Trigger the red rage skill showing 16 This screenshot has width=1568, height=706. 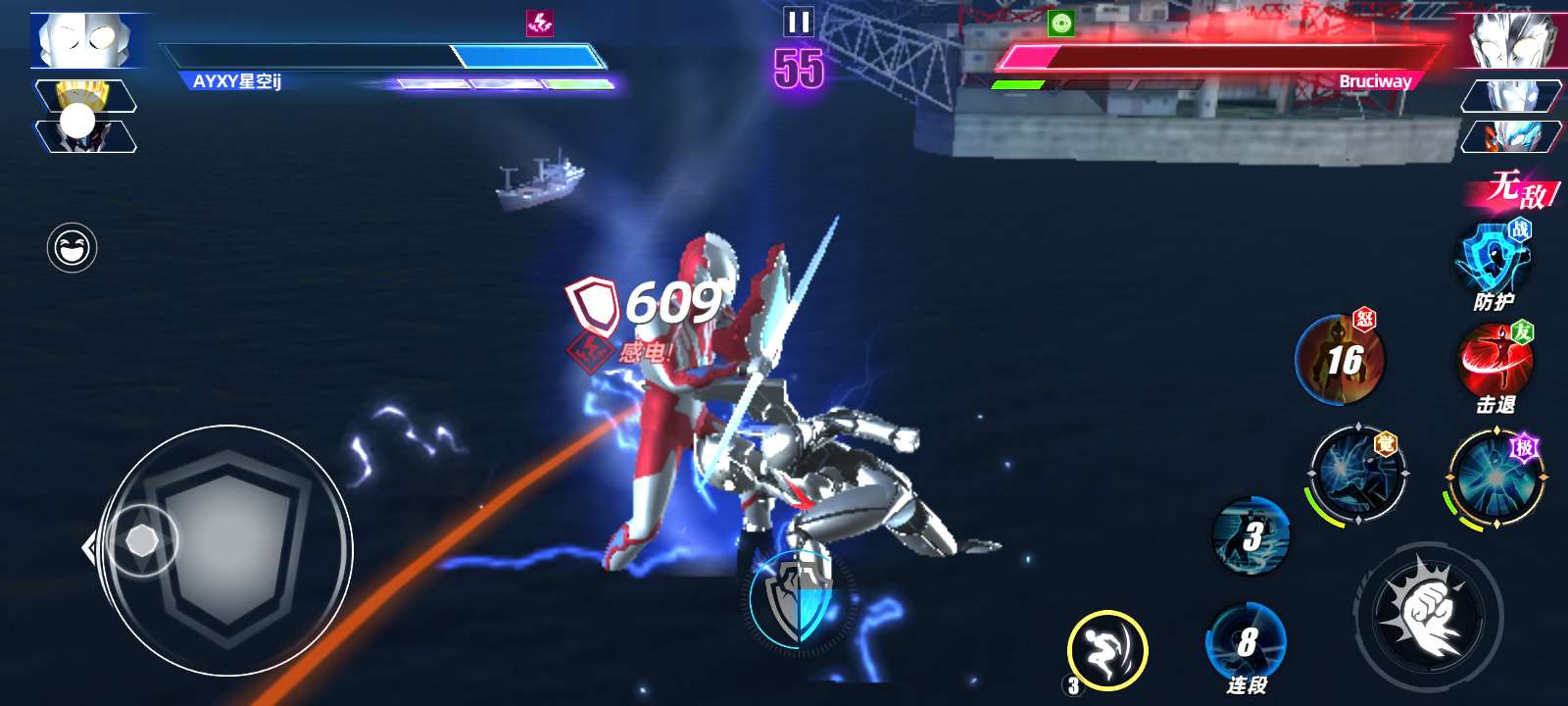[1340, 360]
